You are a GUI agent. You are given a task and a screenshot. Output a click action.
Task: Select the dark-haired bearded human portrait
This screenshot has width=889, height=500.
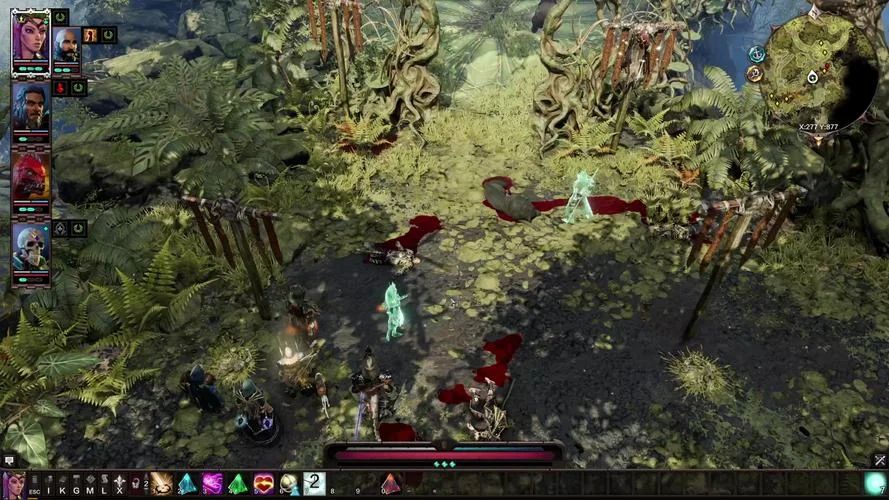pos(30,104)
